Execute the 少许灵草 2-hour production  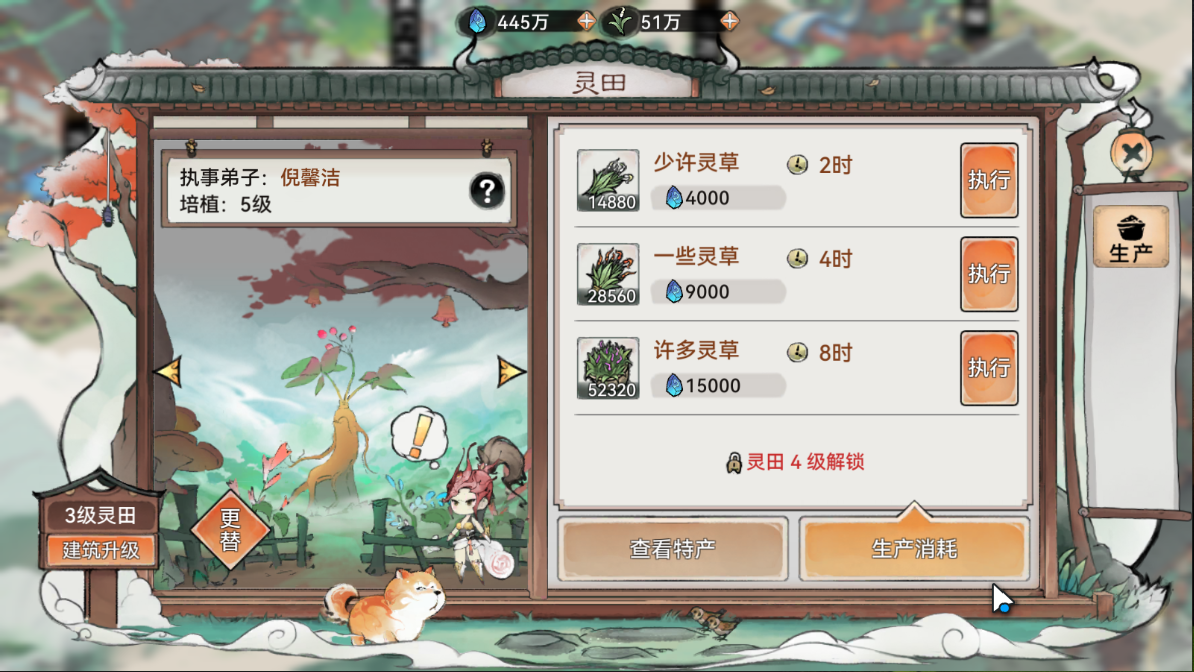click(989, 180)
